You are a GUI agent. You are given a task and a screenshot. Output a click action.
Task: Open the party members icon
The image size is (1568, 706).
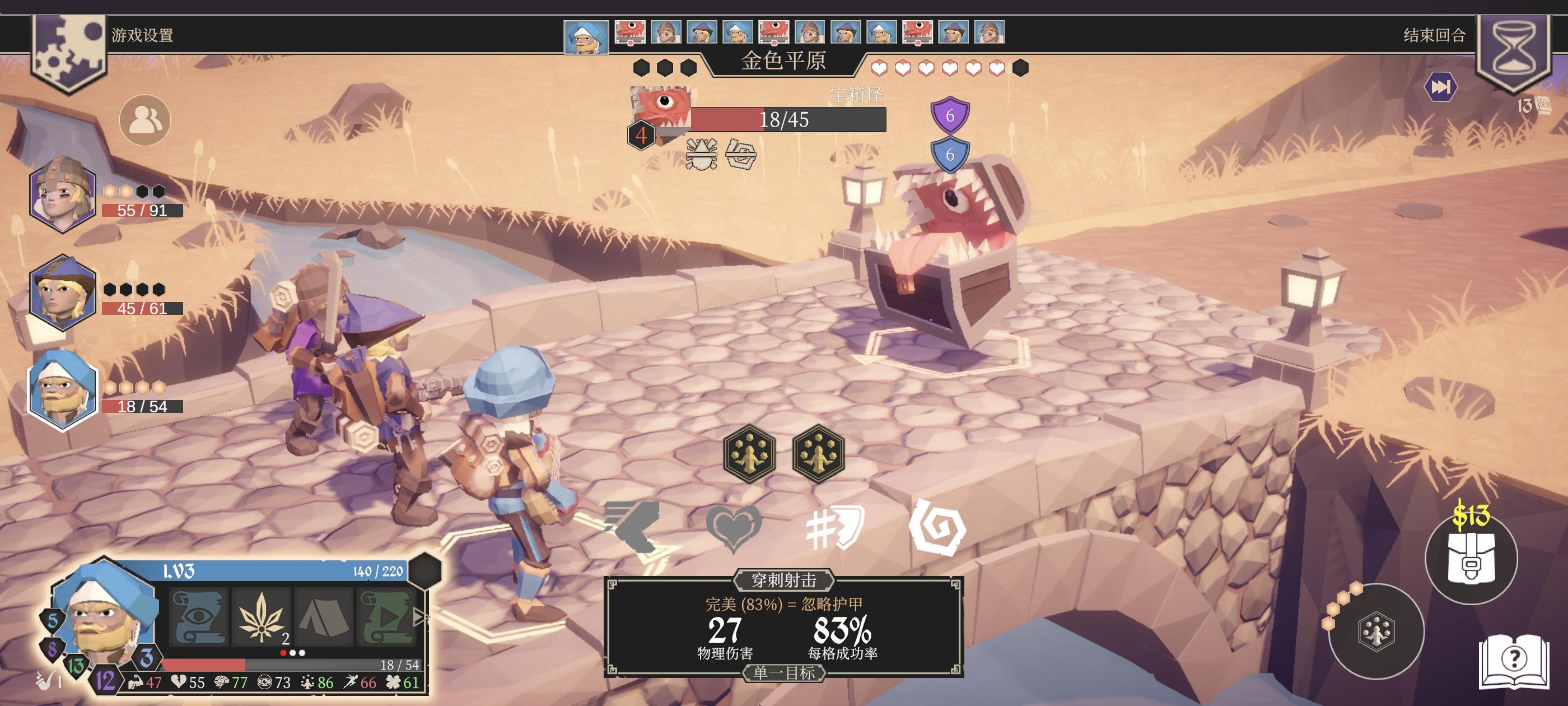pyautogui.click(x=145, y=120)
